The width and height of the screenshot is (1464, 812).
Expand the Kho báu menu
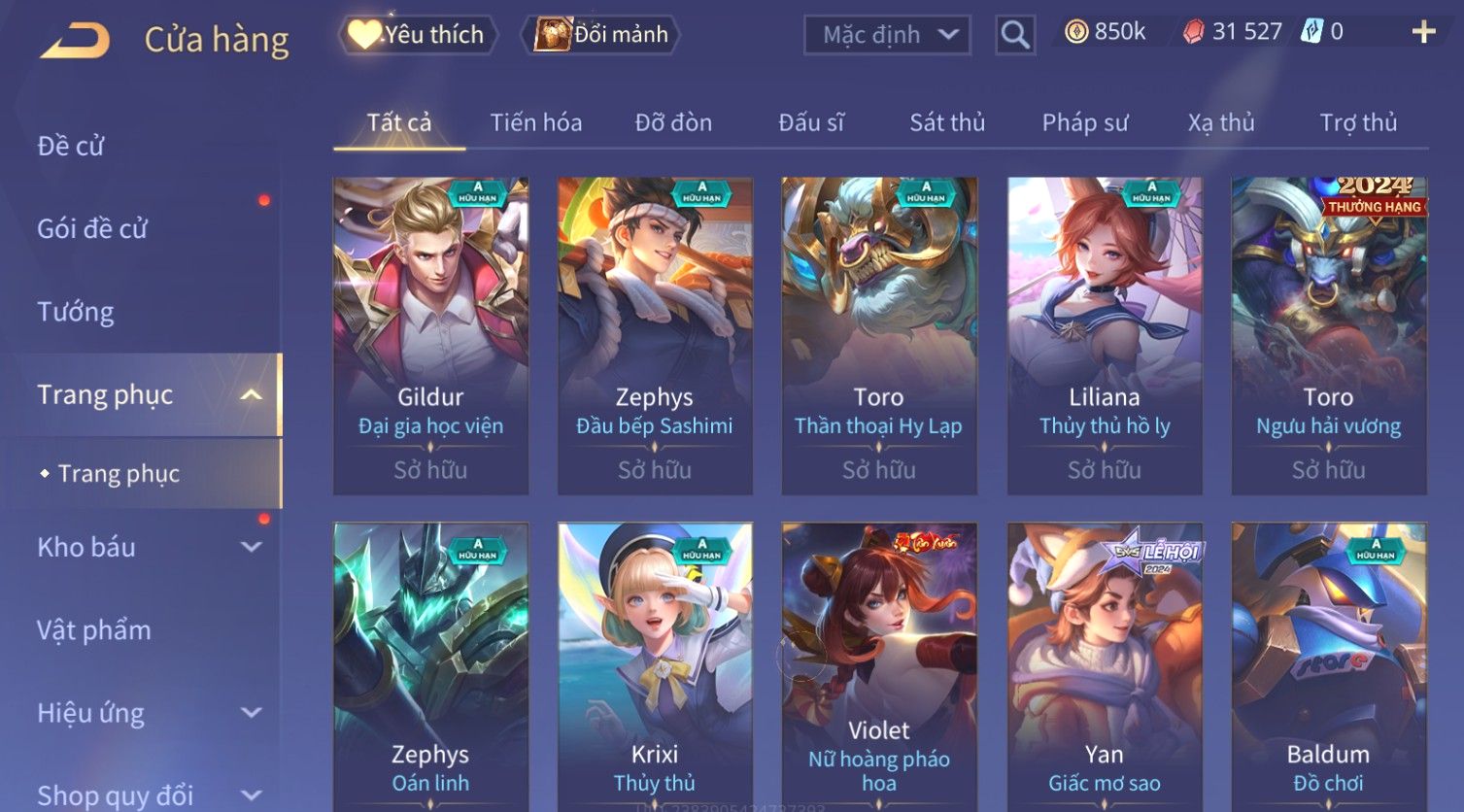point(146,547)
